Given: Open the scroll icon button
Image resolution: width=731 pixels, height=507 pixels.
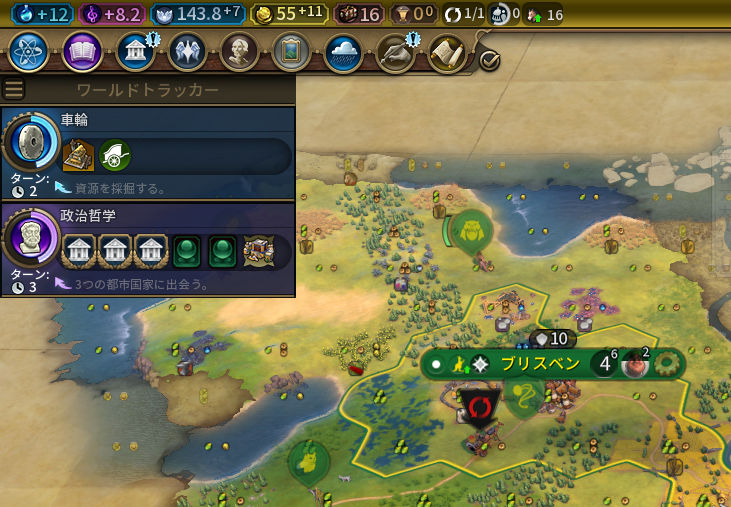Looking at the screenshot, I should pyautogui.click(x=447, y=51).
